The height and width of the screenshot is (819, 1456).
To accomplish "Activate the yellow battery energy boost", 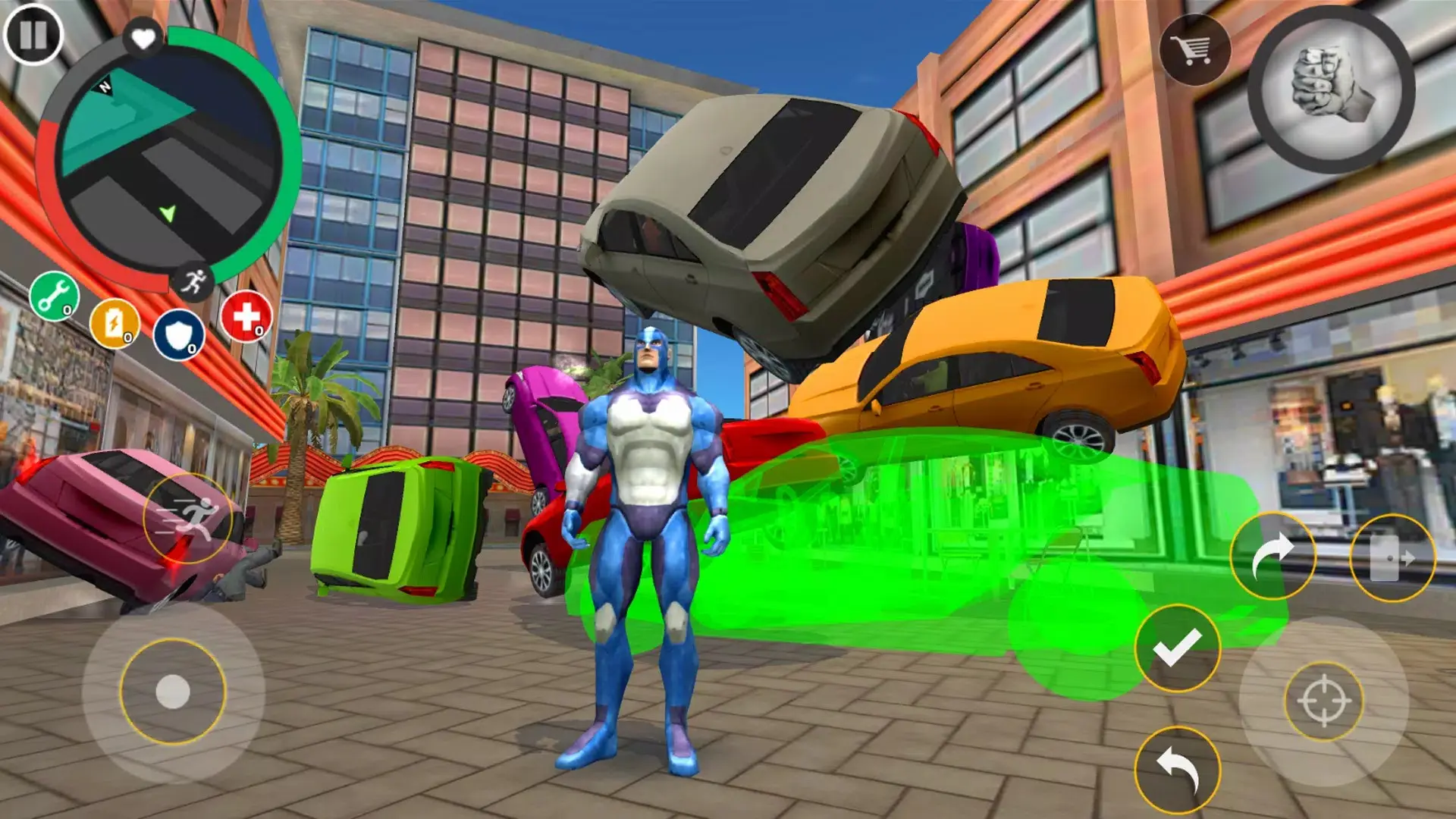I will click(115, 323).
